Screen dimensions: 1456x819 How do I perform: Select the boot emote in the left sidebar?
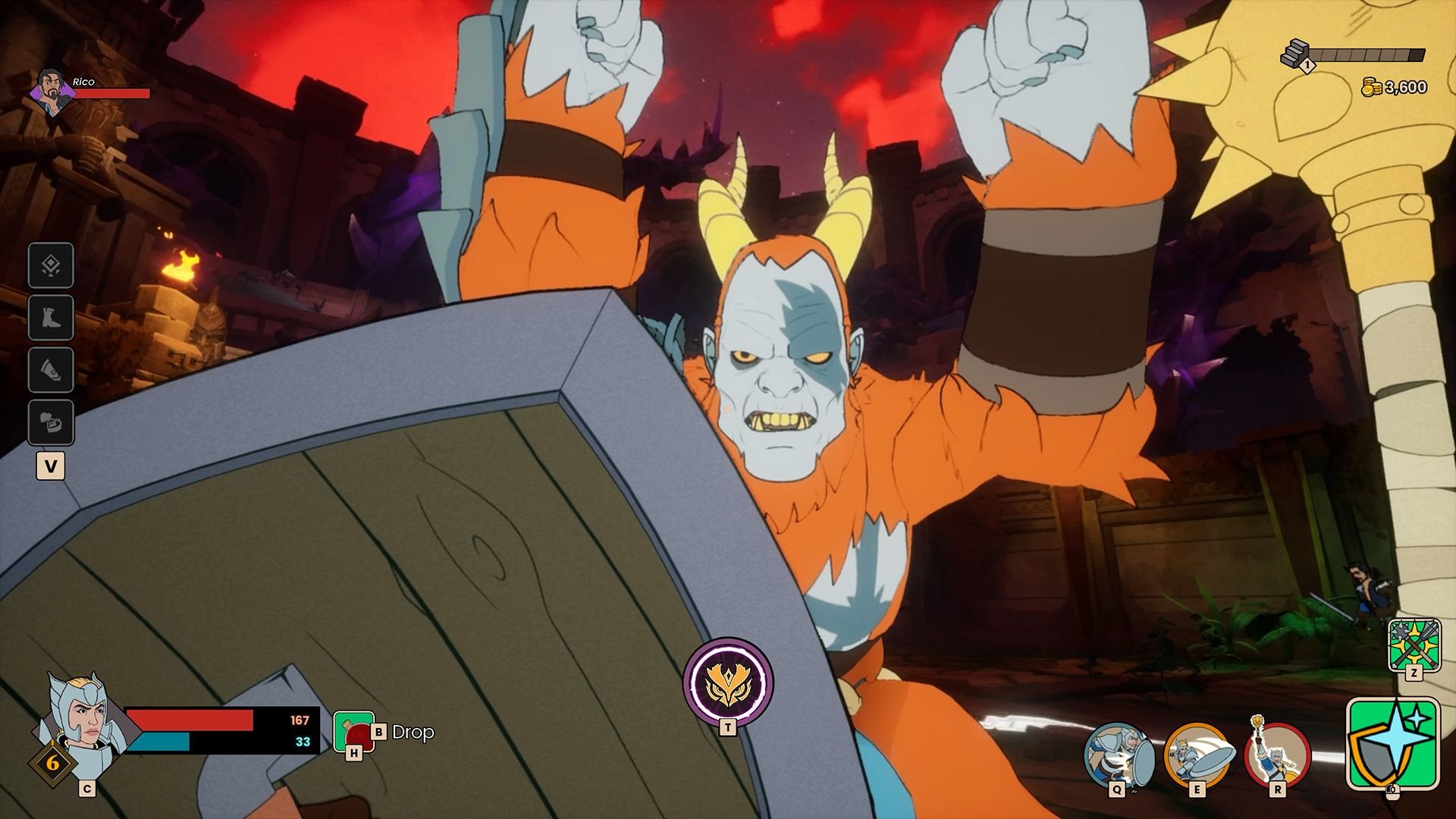(50, 318)
